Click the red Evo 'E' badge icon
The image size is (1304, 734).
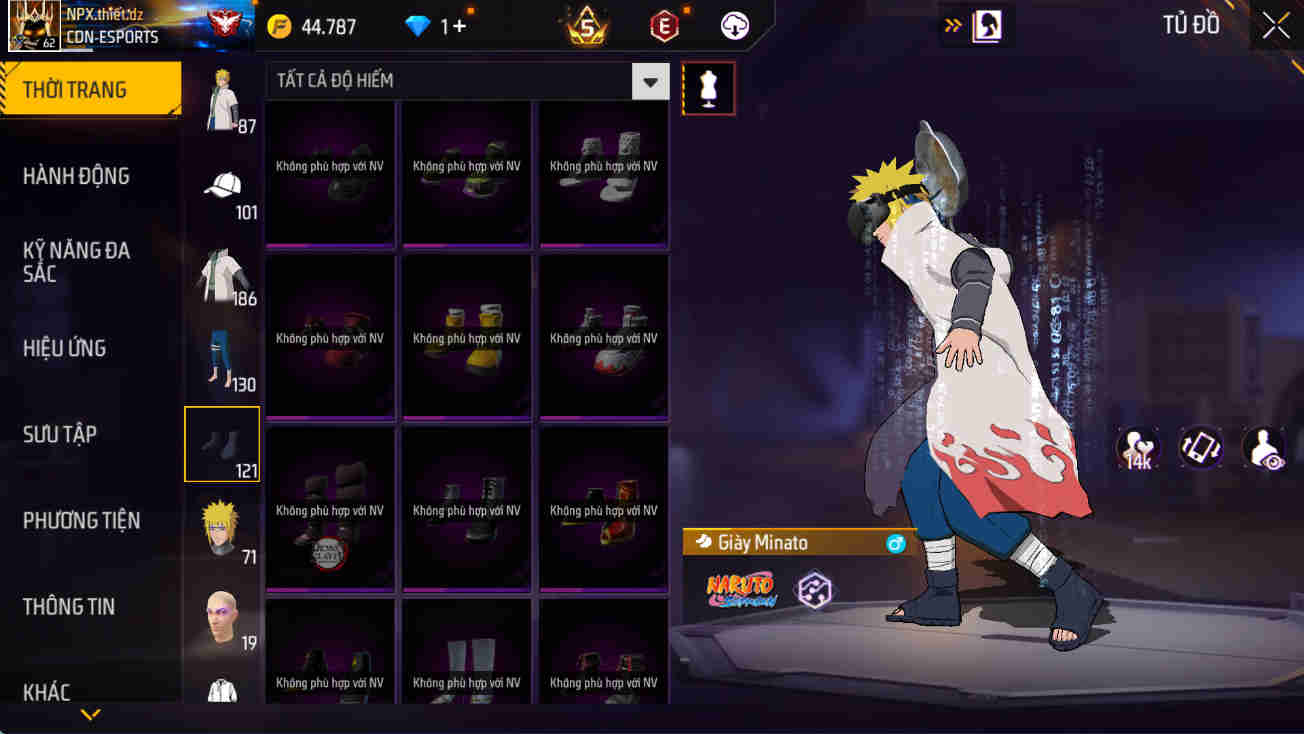664,26
